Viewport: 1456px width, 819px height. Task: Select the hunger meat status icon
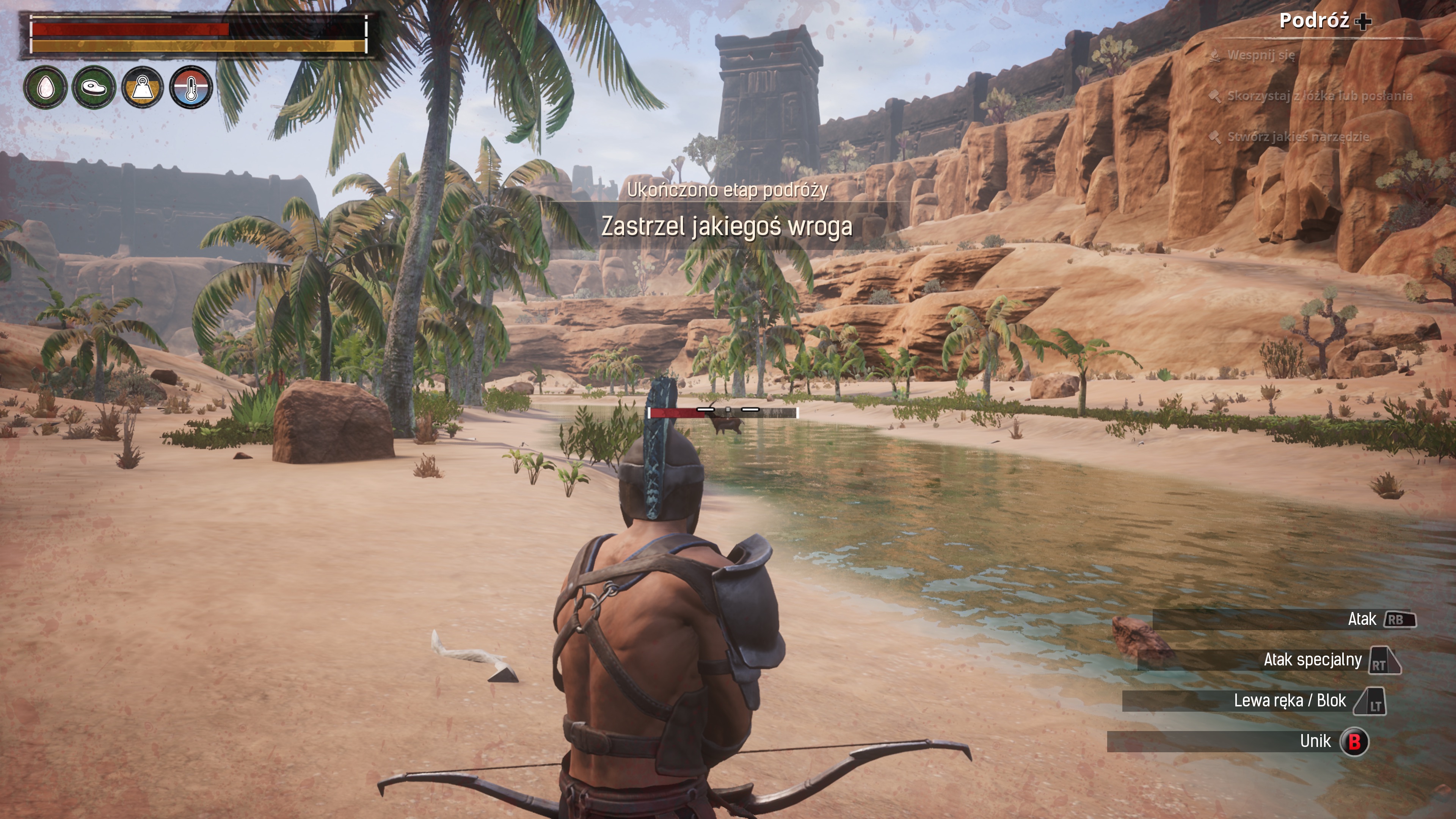click(x=94, y=87)
